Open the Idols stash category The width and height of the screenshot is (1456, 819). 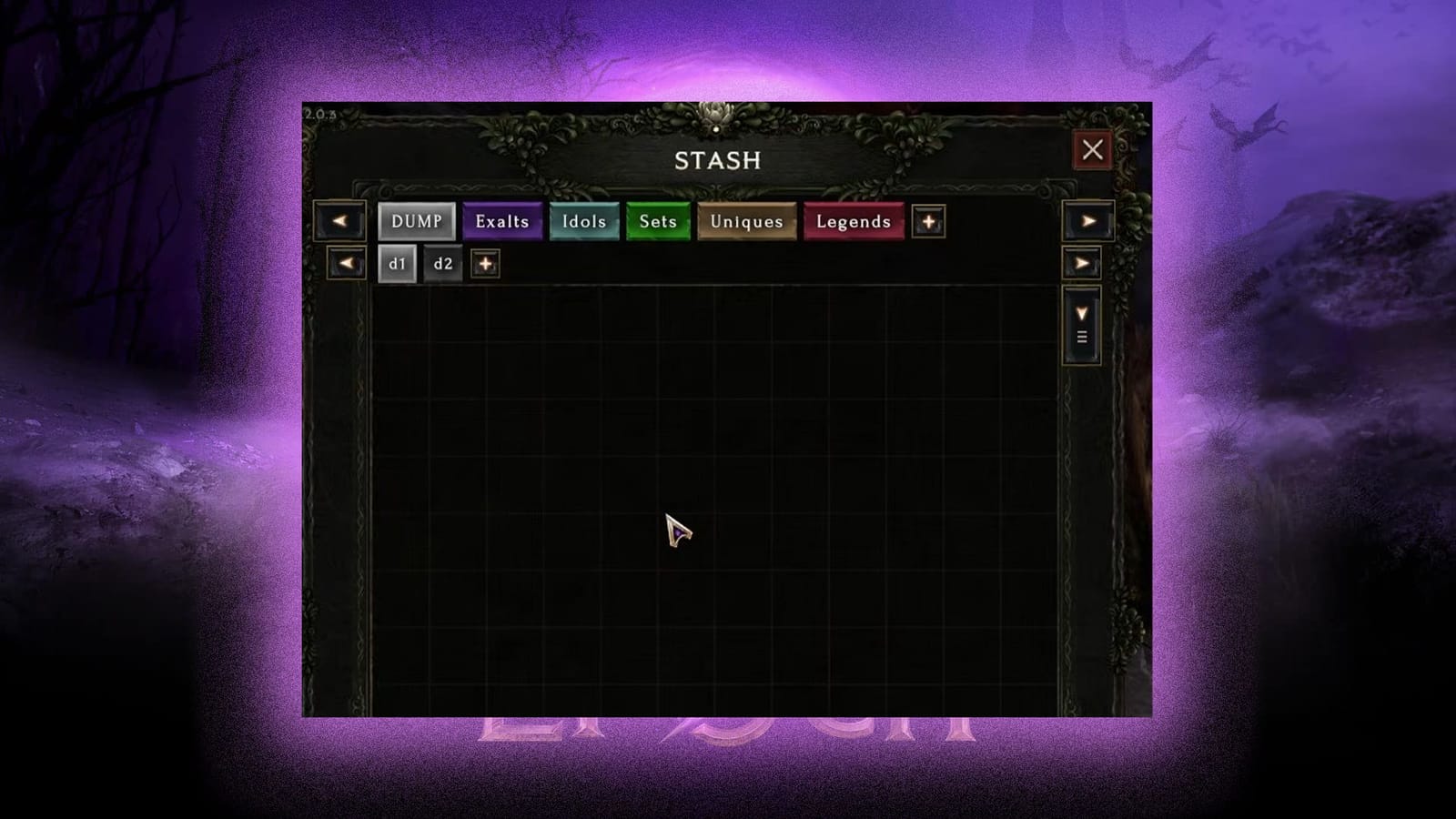584,221
